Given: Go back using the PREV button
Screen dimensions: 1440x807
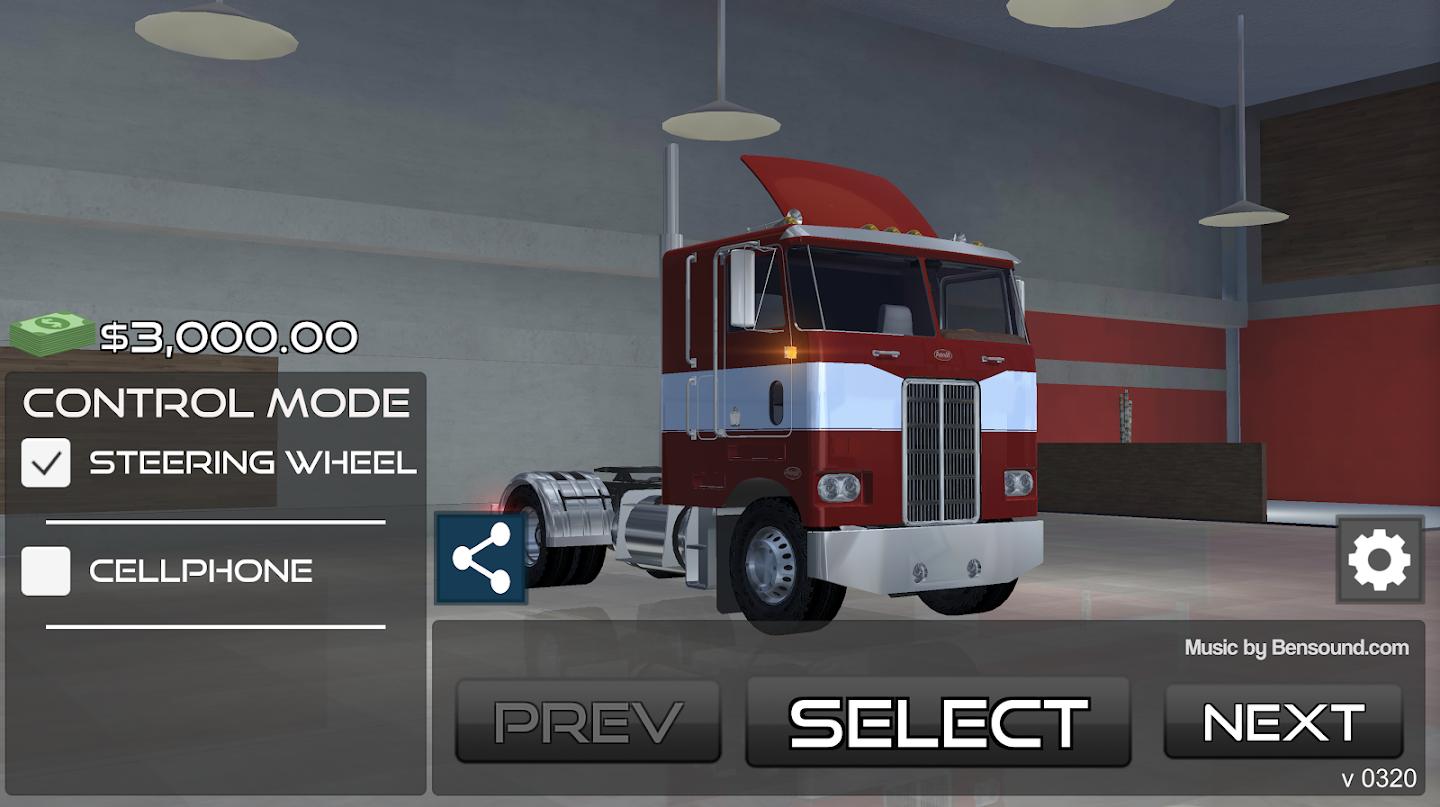Looking at the screenshot, I should [x=588, y=722].
